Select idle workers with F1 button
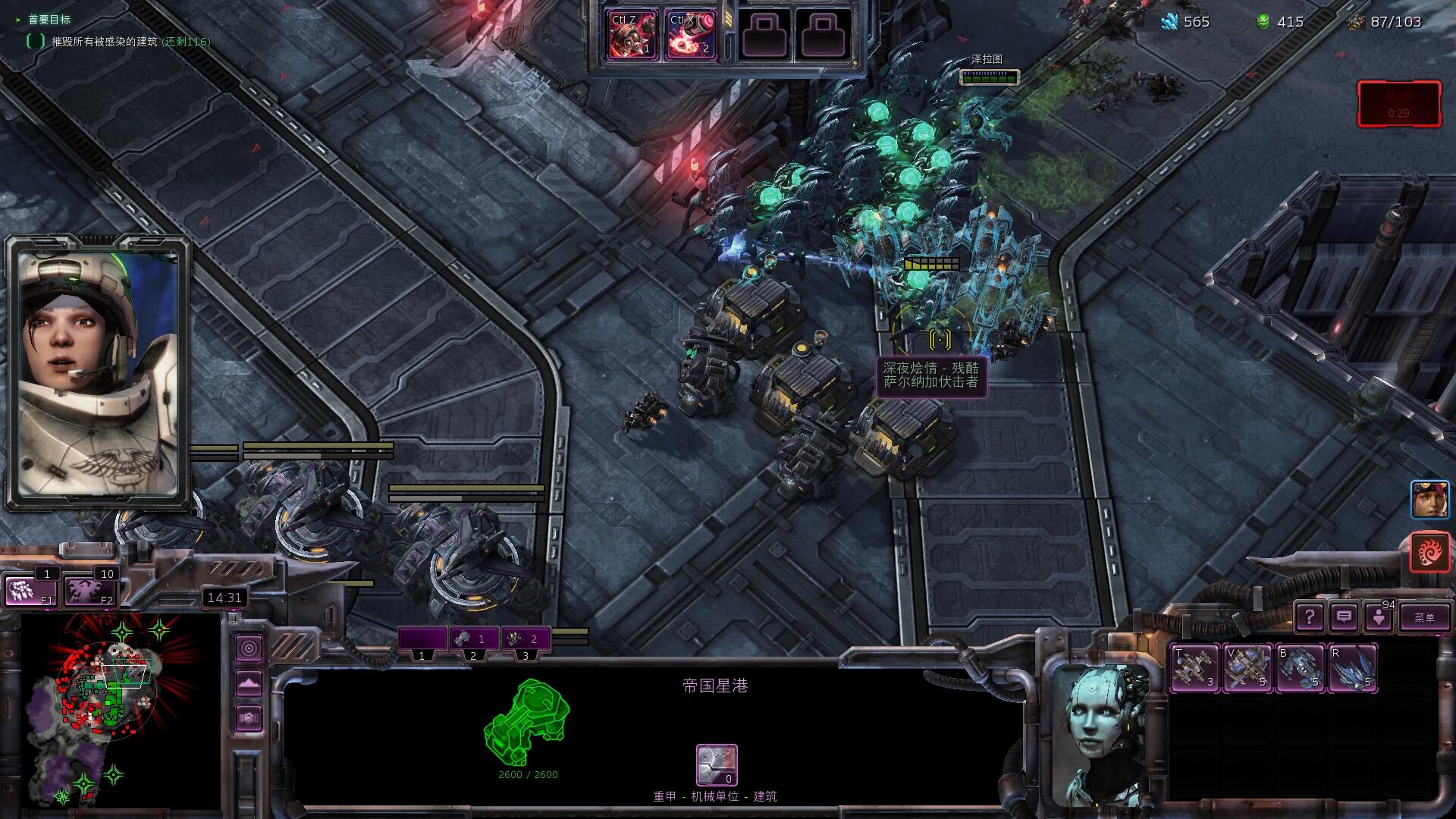 point(30,591)
